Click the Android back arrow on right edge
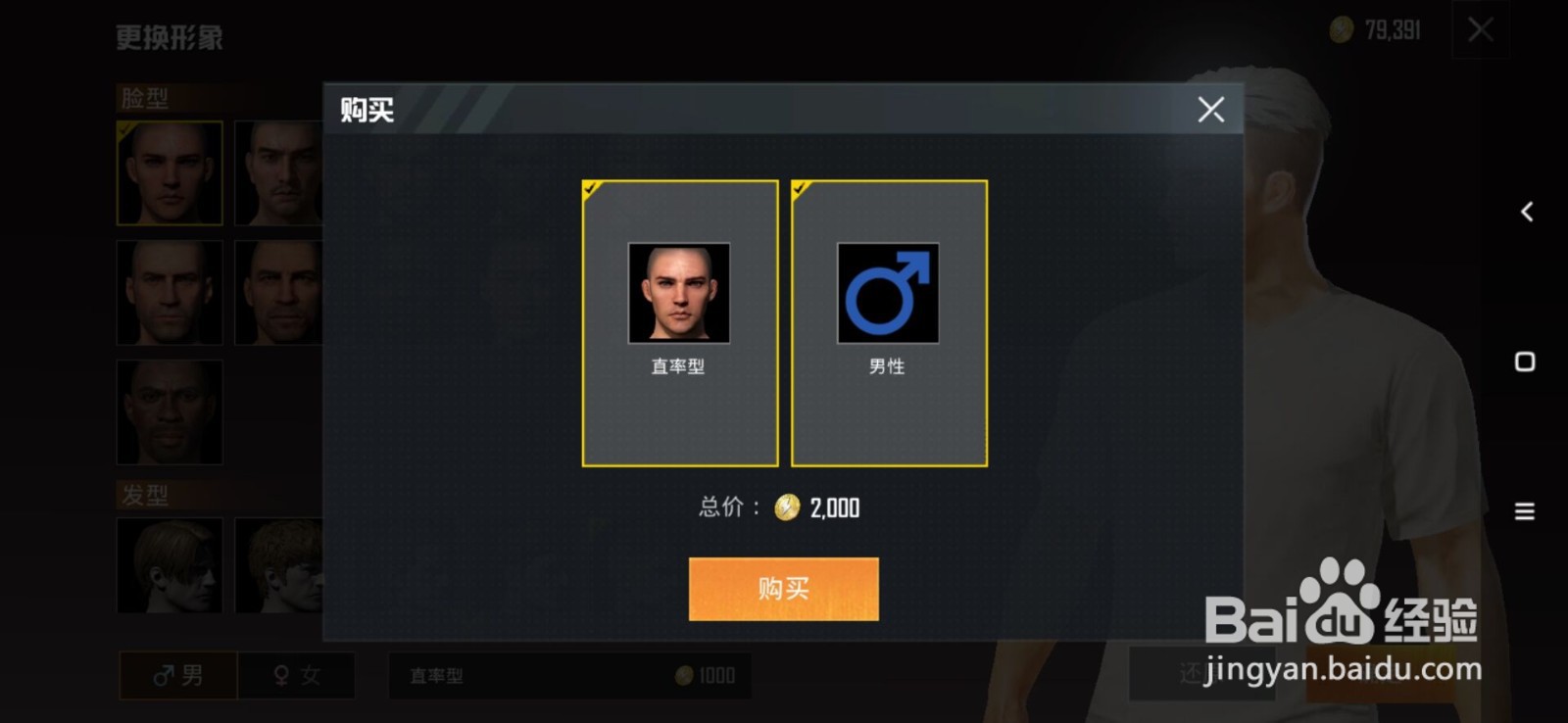Image resolution: width=1568 pixels, height=723 pixels. (x=1525, y=210)
